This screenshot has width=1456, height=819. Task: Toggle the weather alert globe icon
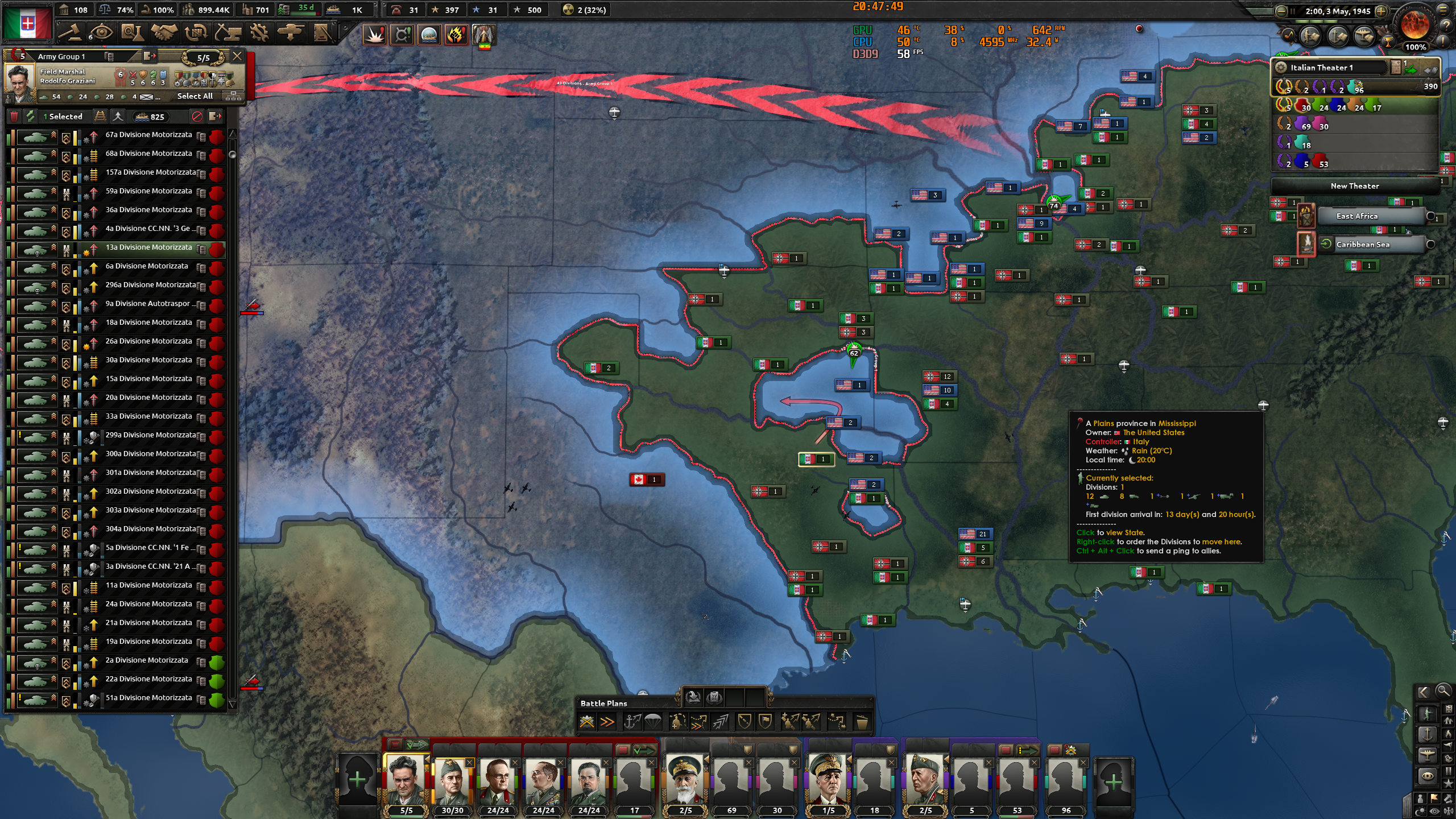[x=428, y=34]
